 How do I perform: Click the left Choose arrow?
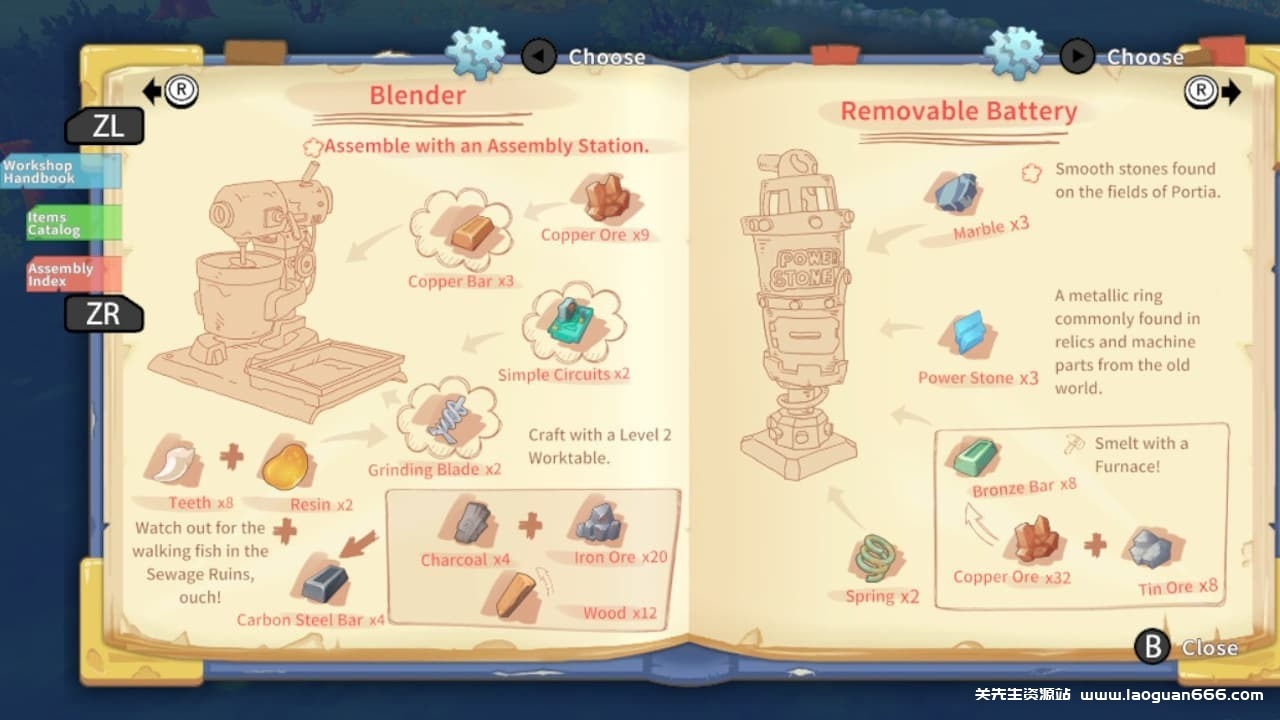click(539, 57)
